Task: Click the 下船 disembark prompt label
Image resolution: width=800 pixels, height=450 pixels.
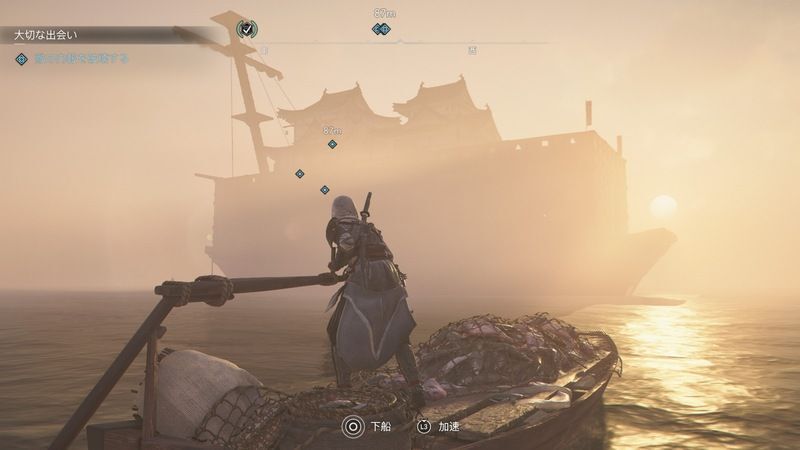Action: pyautogui.click(x=381, y=426)
